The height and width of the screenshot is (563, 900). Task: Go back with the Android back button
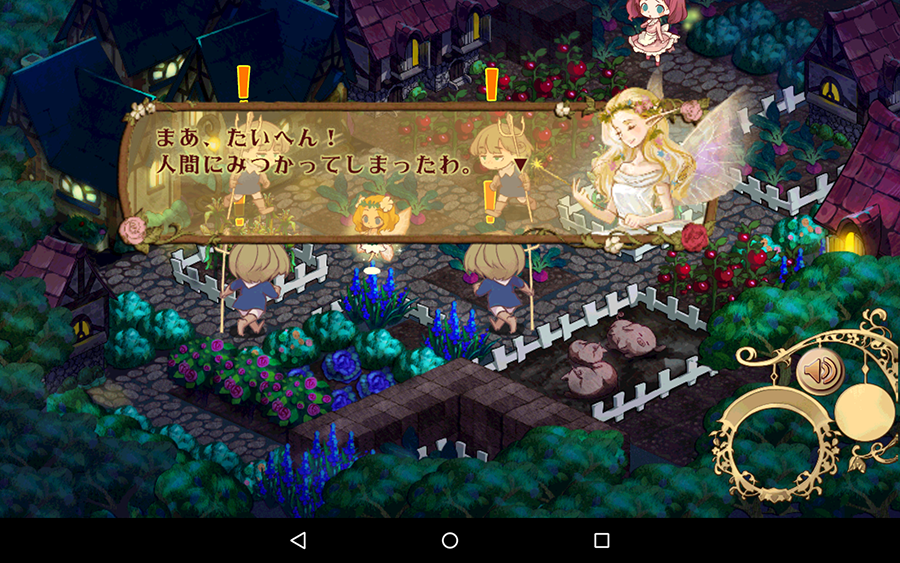pos(298,540)
